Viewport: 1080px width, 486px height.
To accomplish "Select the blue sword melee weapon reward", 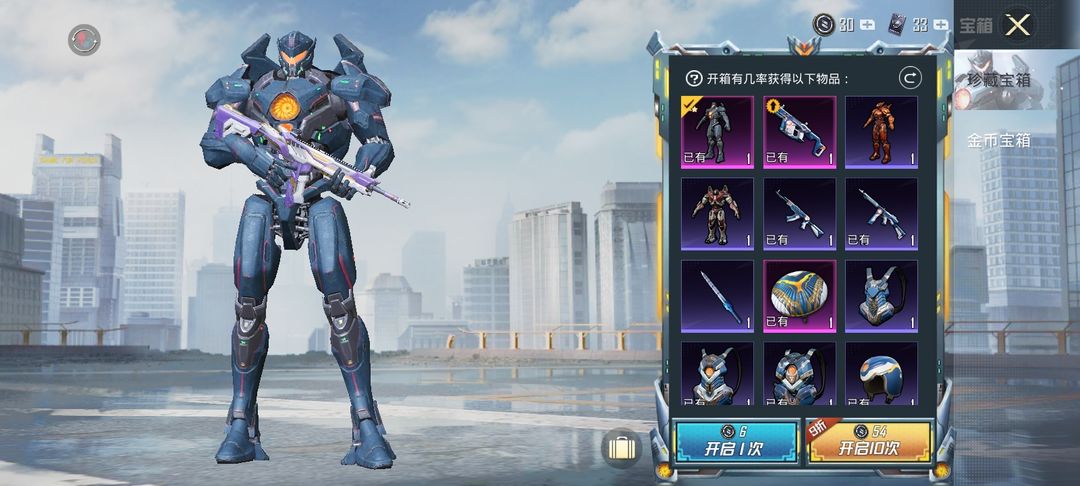I will [x=717, y=296].
